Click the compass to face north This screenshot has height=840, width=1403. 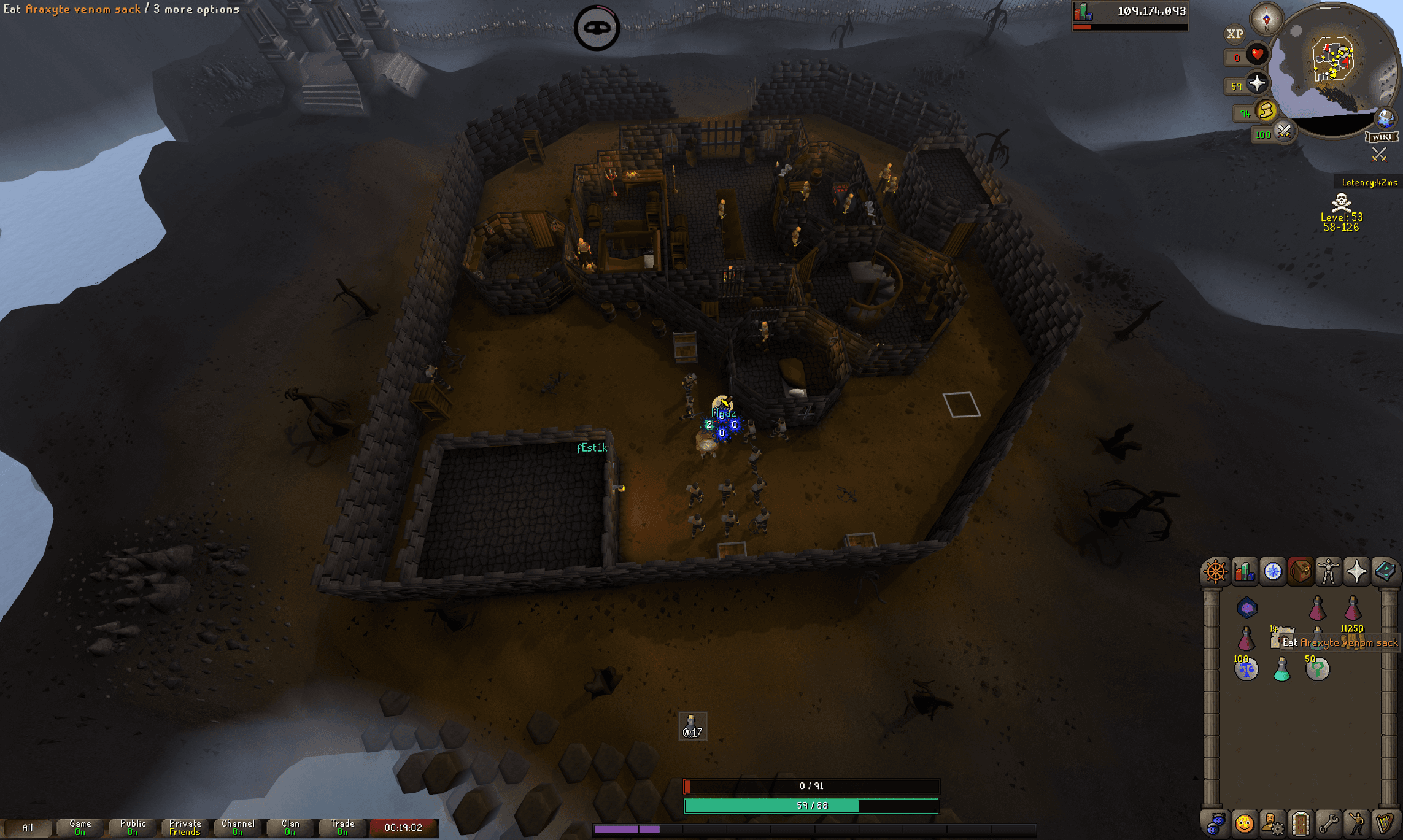1266,18
